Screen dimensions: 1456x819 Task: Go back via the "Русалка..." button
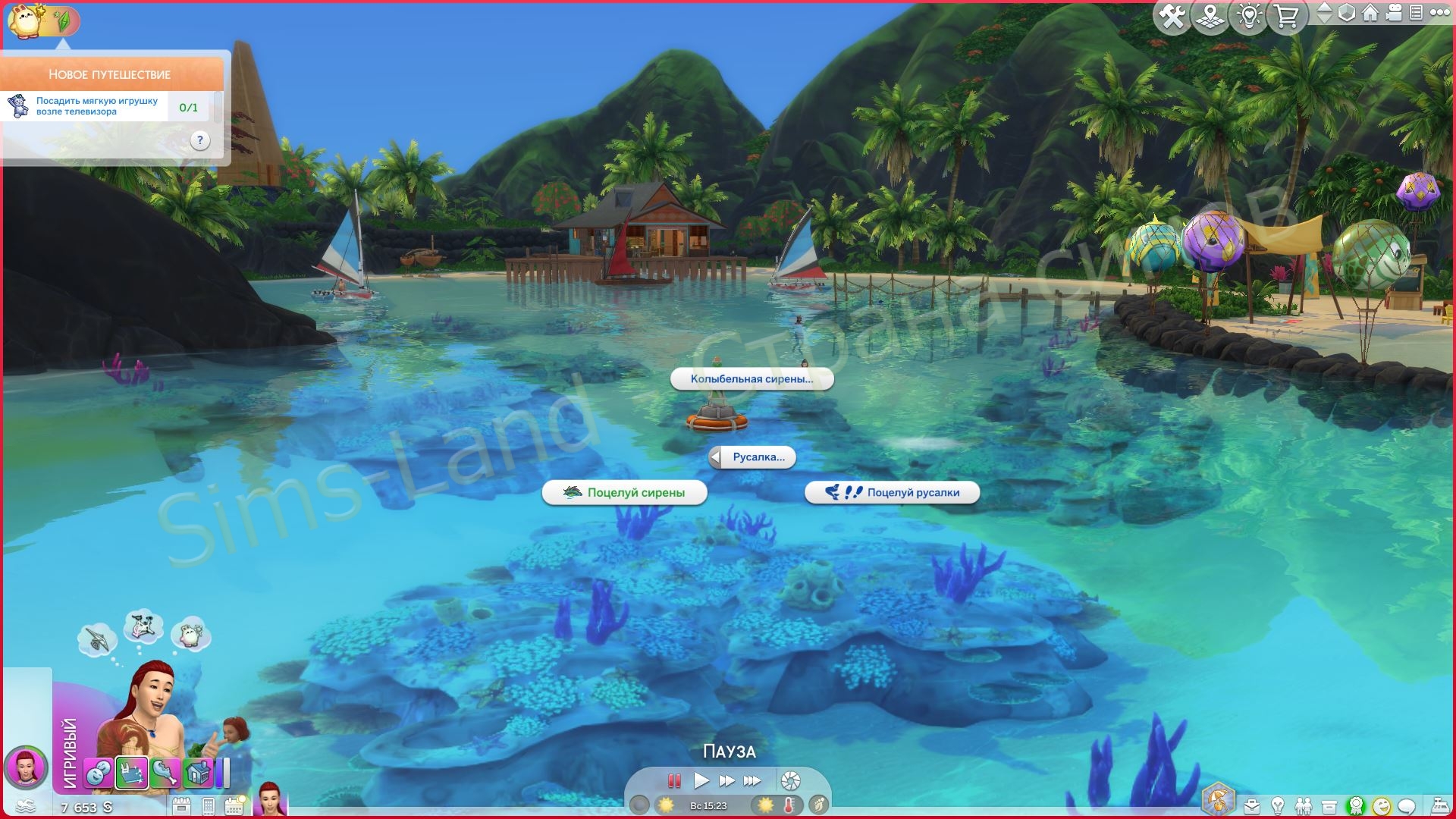(752, 457)
